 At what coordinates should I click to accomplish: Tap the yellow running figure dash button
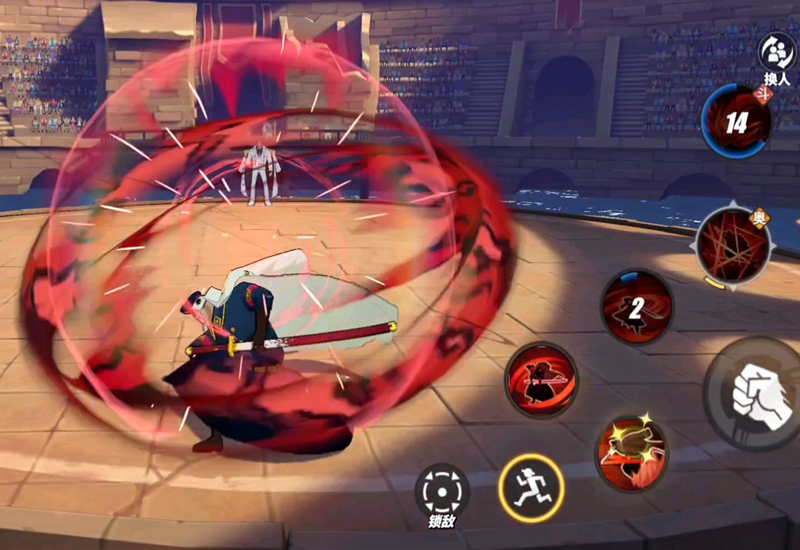(528, 487)
